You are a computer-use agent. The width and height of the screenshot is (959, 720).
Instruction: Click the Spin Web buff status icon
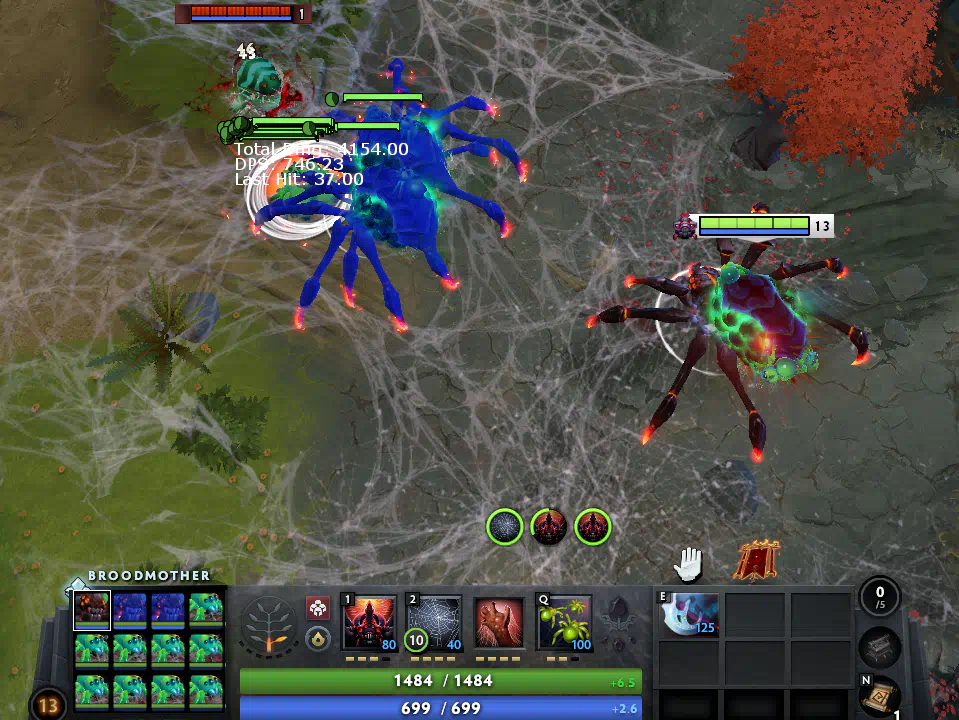coord(505,527)
